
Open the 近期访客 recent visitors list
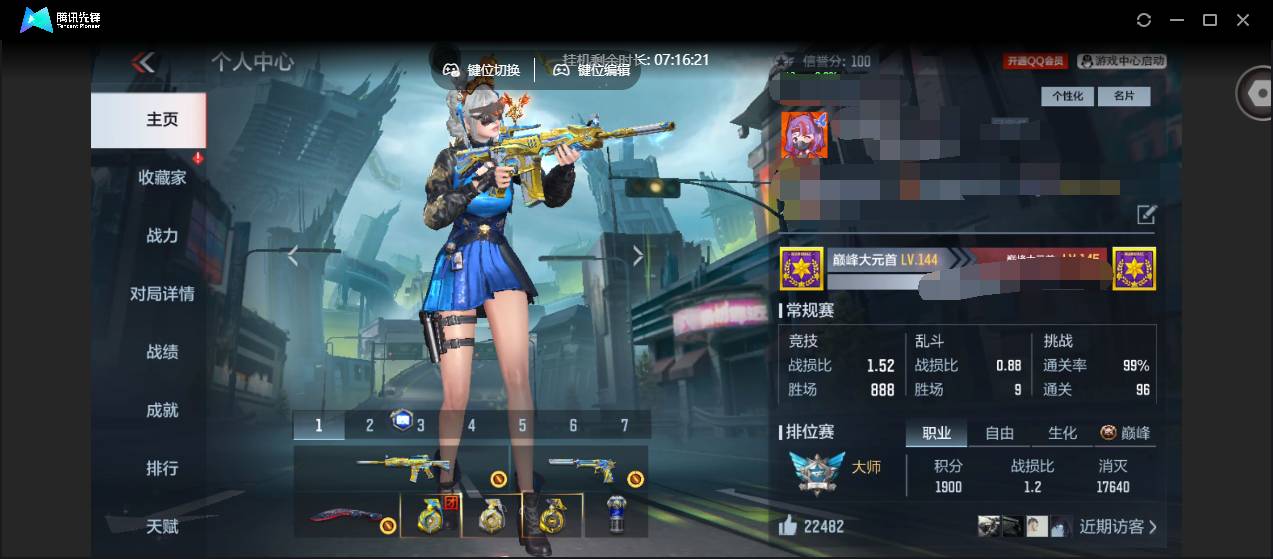[x=1117, y=526]
